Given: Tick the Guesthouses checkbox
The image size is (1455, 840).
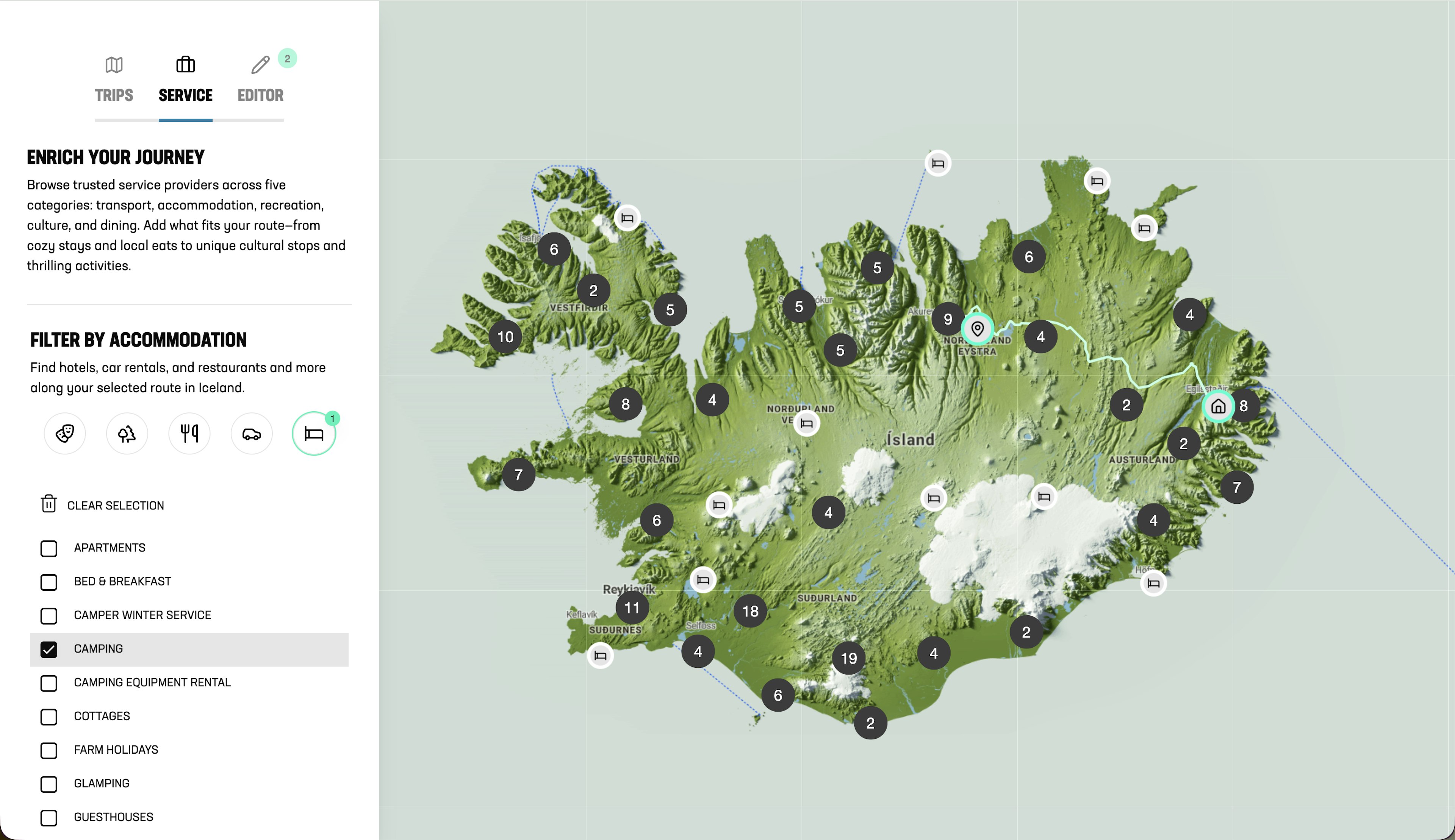Looking at the screenshot, I should (x=49, y=818).
